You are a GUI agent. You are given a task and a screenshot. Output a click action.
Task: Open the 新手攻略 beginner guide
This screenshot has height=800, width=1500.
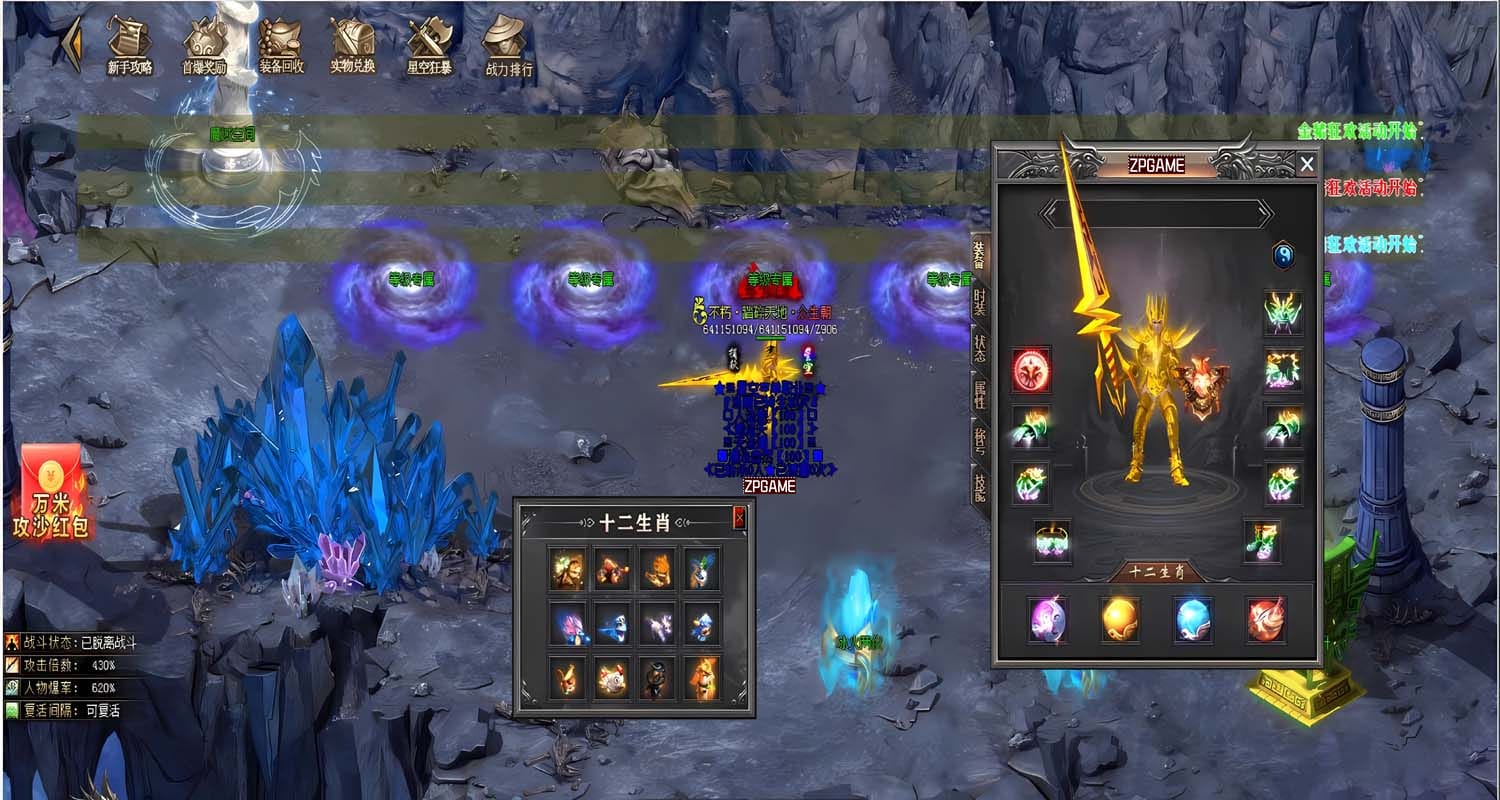(x=129, y=46)
